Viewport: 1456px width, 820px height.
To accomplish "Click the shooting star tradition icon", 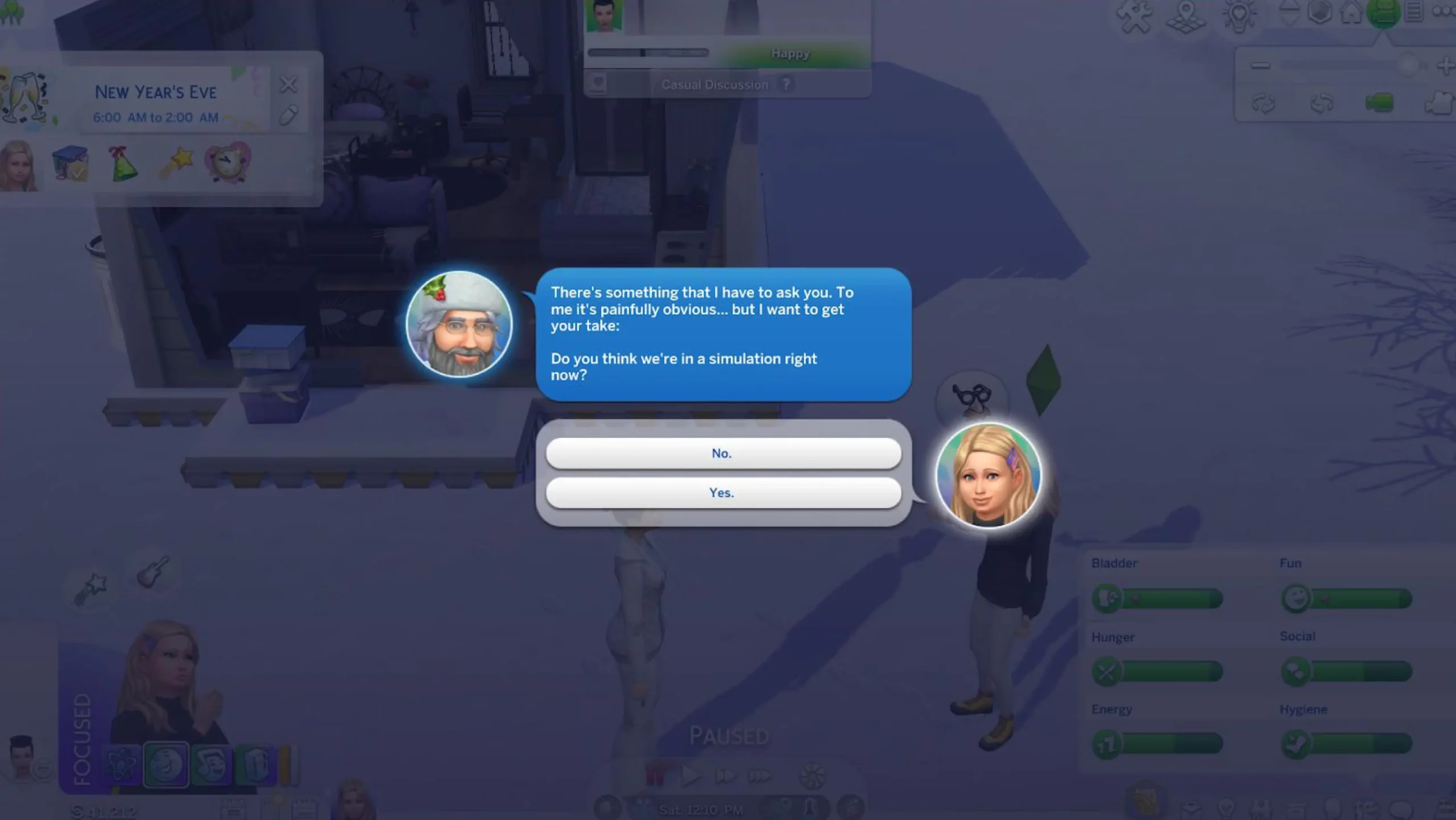I will 176,164.
